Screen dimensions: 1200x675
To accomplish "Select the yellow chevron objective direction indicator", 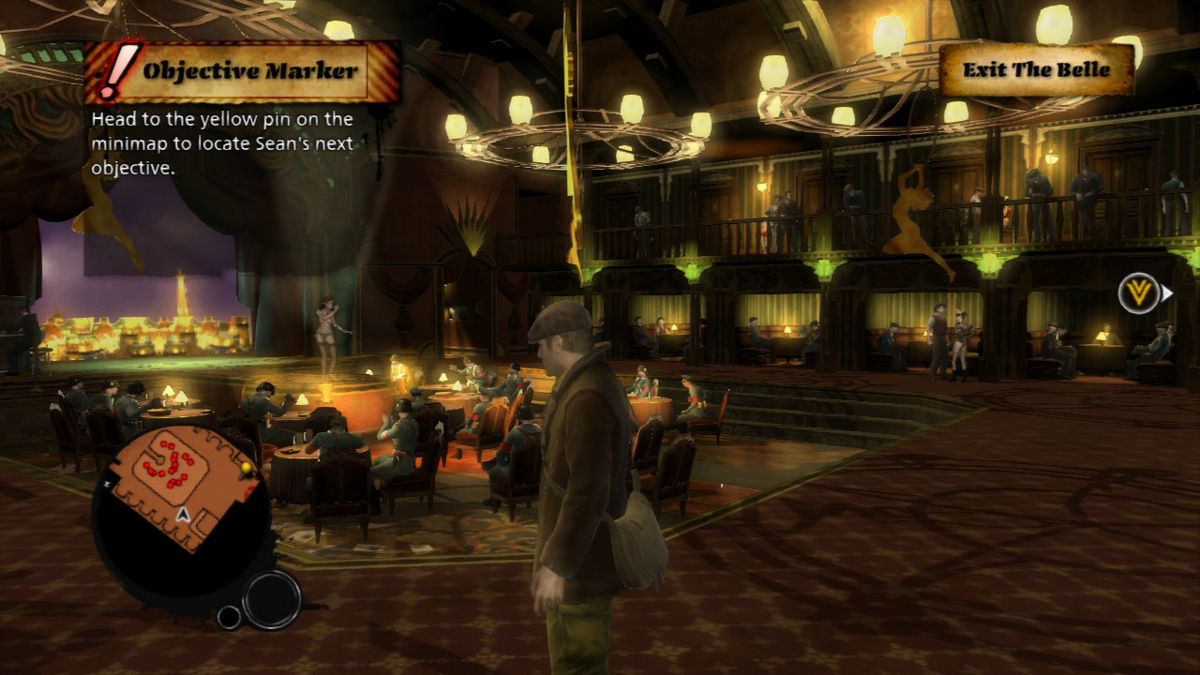I will coord(1139,294).
